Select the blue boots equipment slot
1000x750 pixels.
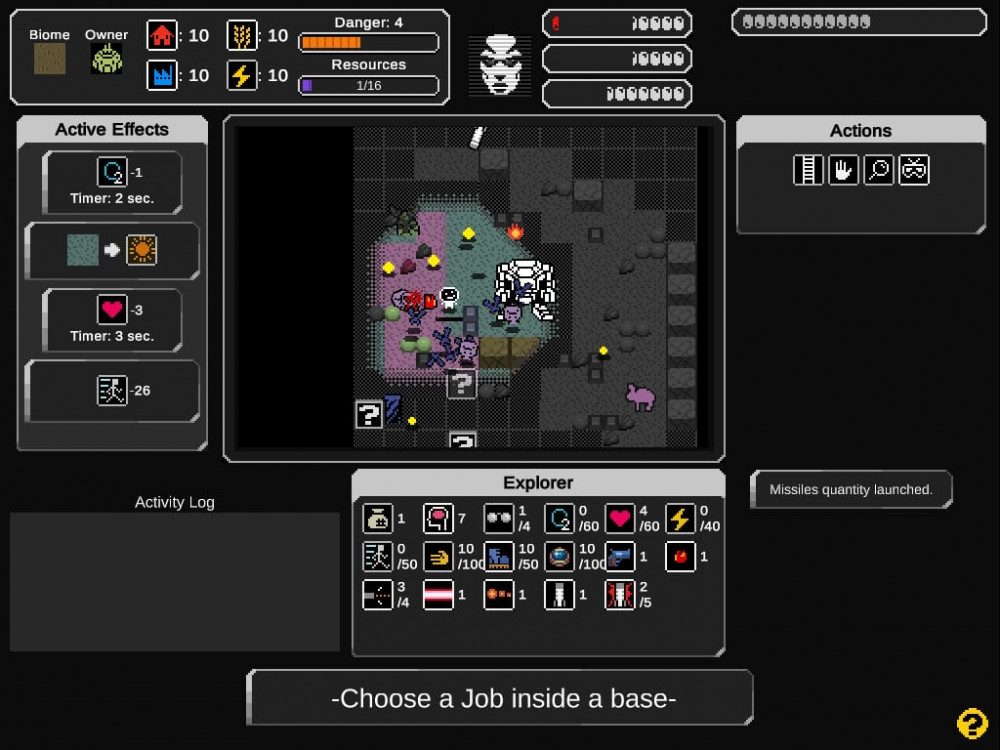pos(498,557)
